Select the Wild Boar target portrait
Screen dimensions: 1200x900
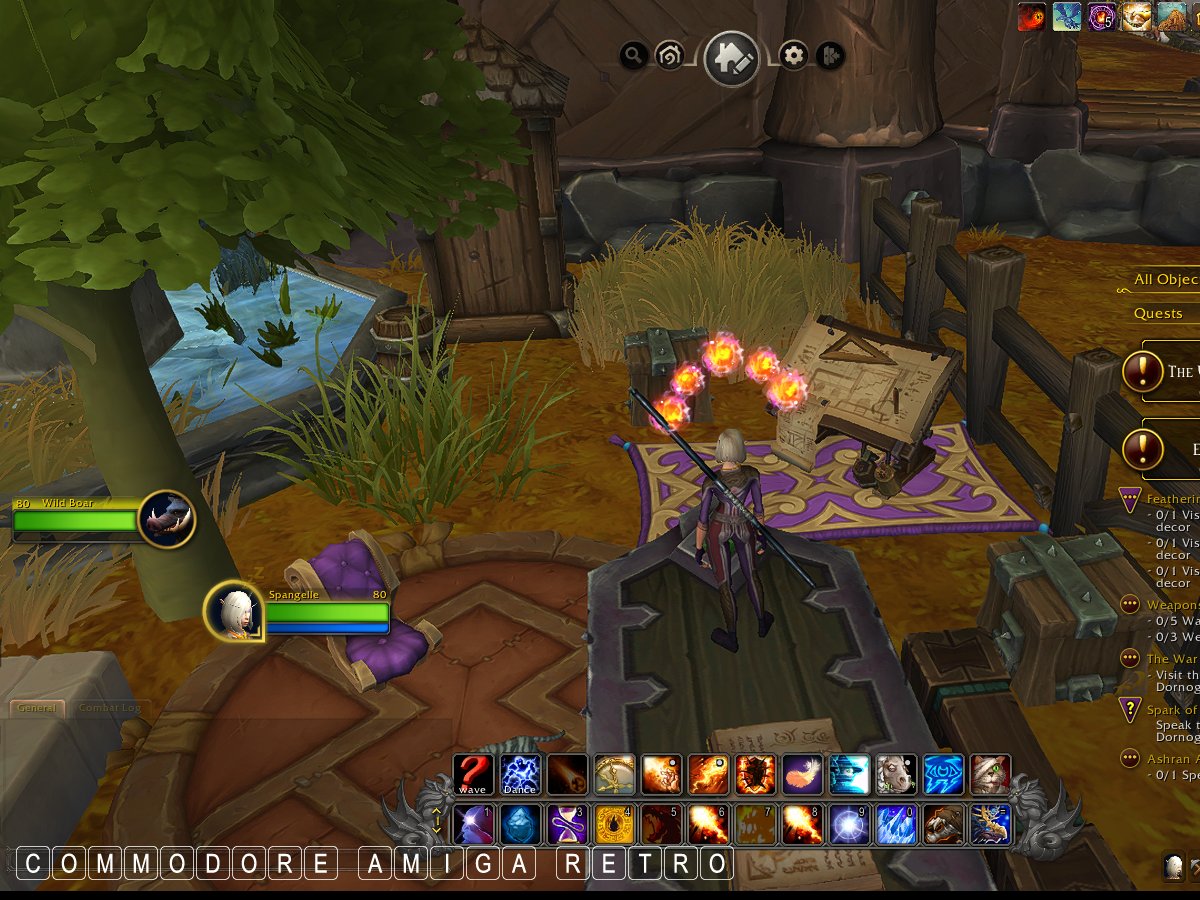[x=166, y=518]
